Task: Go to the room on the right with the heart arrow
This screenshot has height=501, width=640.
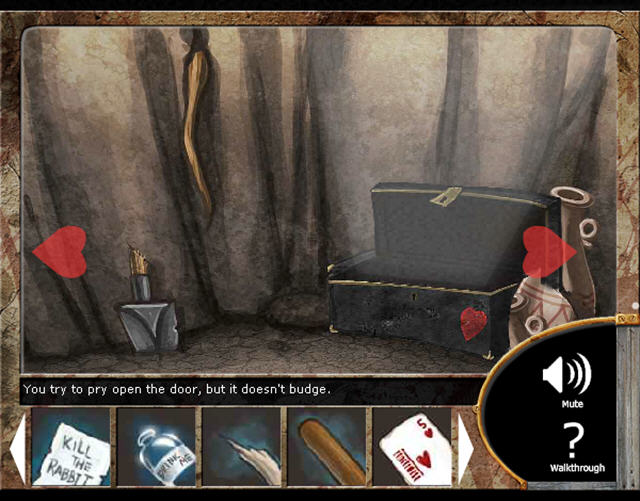Action: tap(548, 251)
